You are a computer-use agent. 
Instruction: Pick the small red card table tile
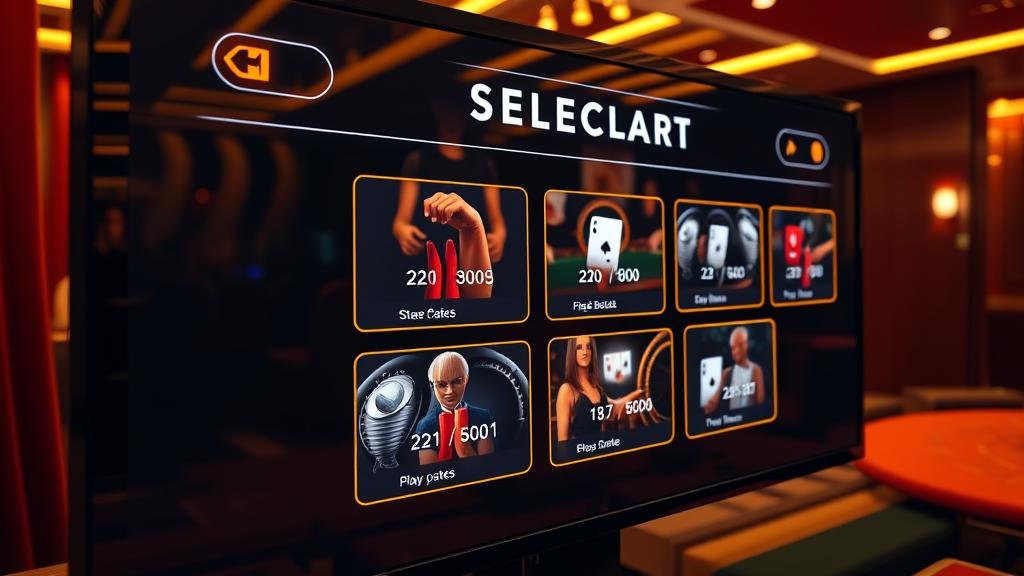pyautogui.click(x=802, y=254)
